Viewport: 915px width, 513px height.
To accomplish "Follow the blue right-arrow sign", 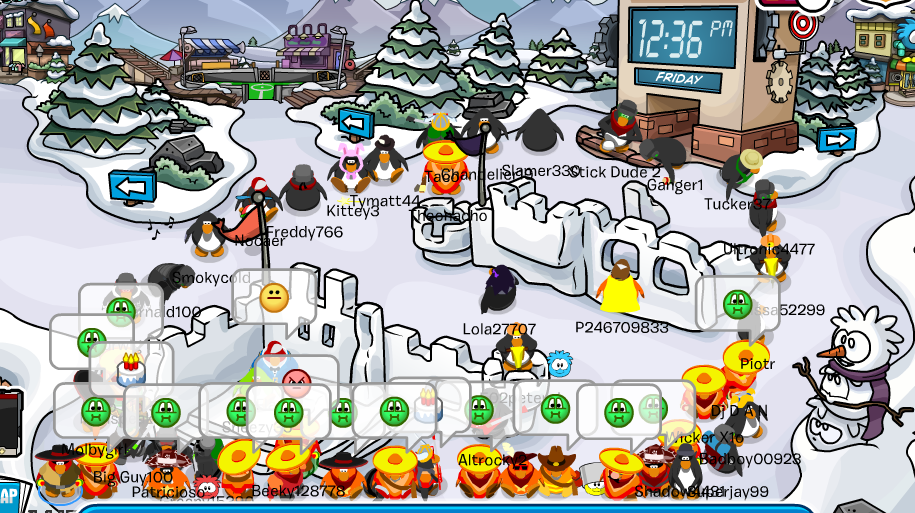I will tap(836, 140).
